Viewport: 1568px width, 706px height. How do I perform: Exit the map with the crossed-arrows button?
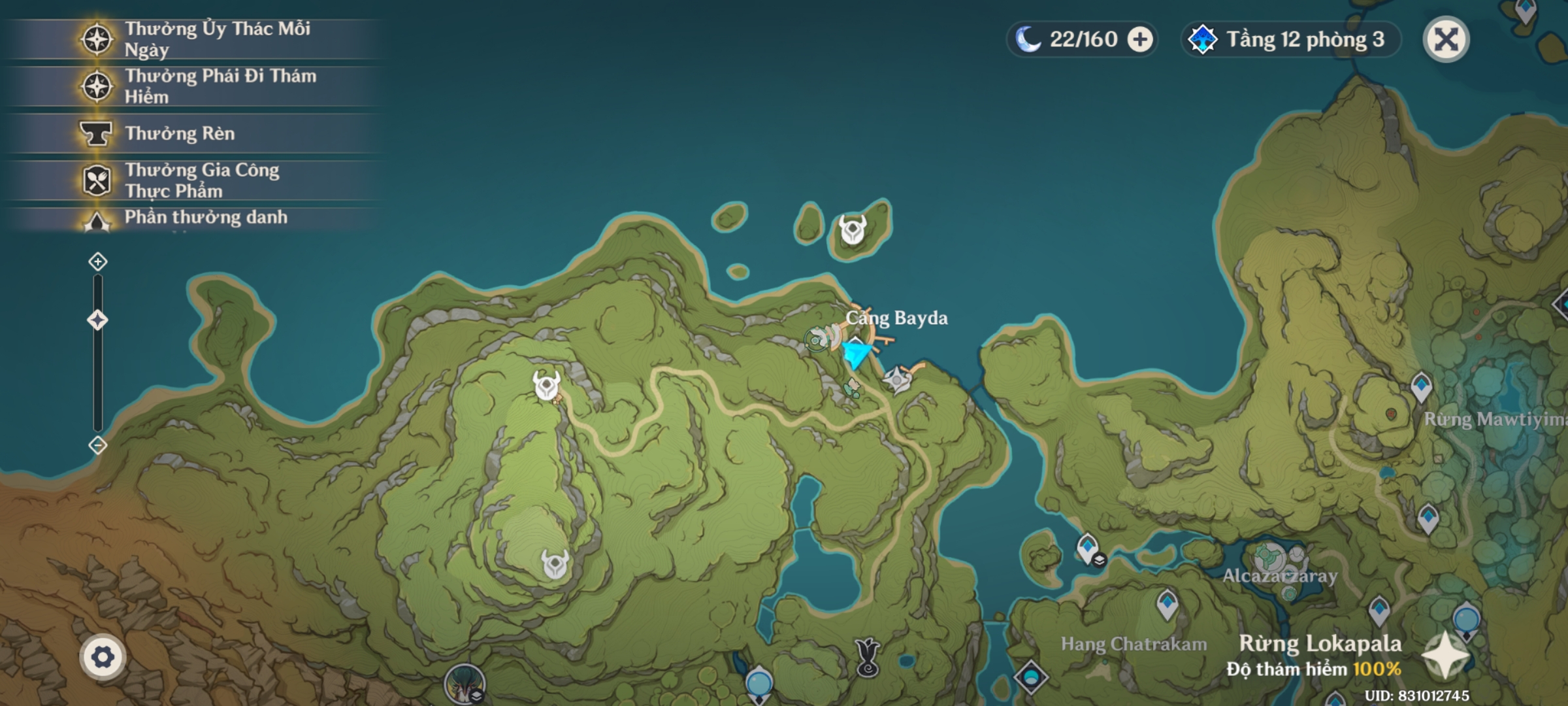tap(1446, 41)
